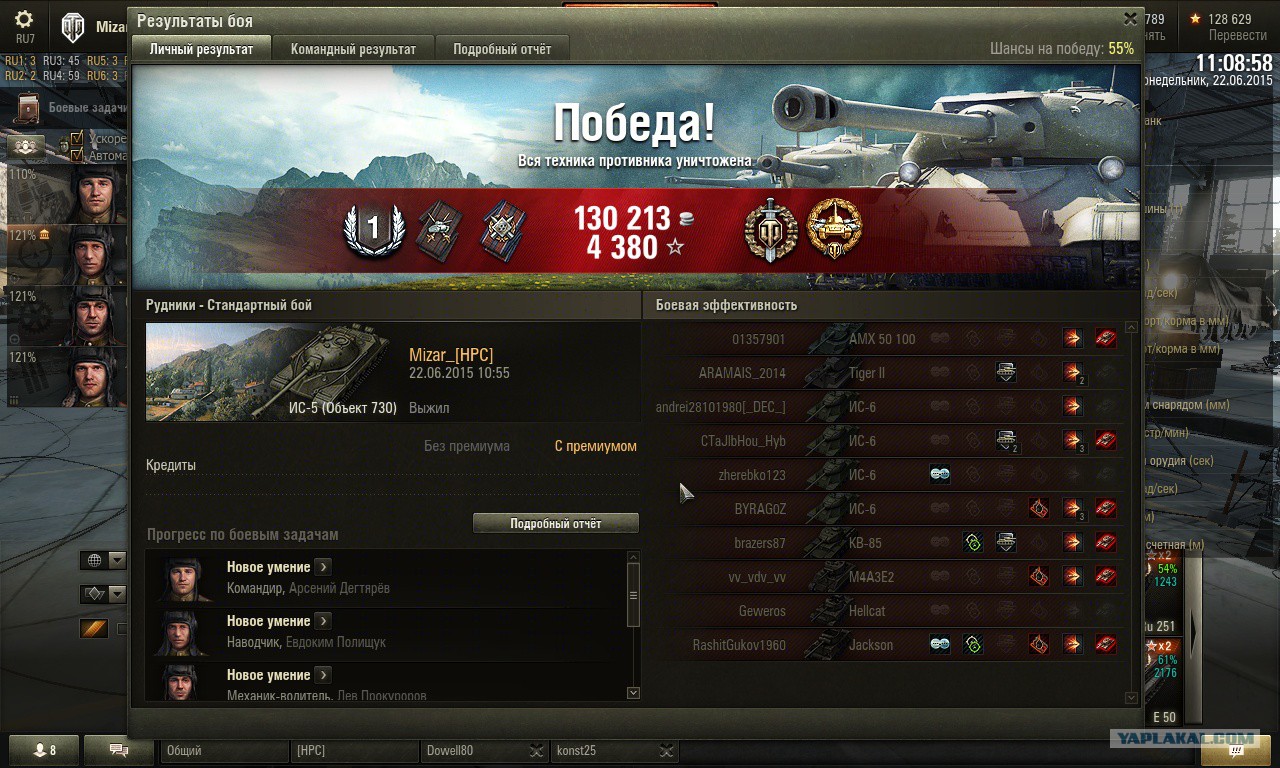
Task: Expand Наводчик's Новое умение arrow
Action: (323, 621)
